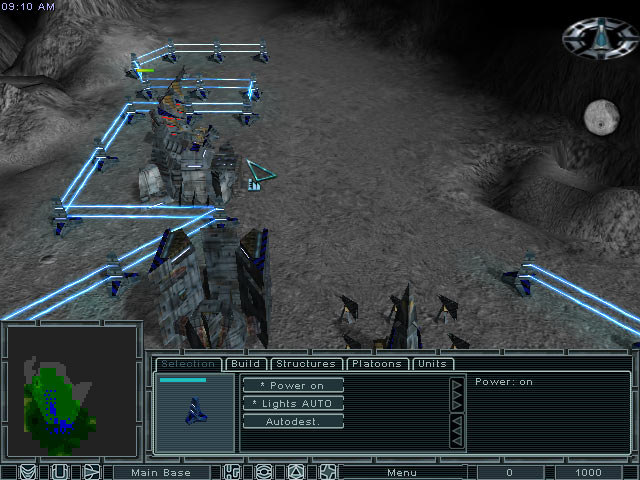The width and height of the screenshot is (640, 480).
Task: Switch to the Selection tab
Action: pos(188,364)
